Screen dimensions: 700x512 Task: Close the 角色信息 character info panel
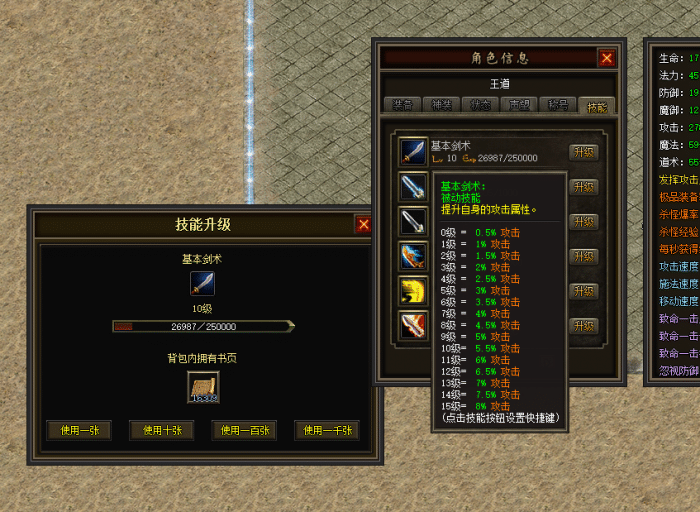[606, 58]
